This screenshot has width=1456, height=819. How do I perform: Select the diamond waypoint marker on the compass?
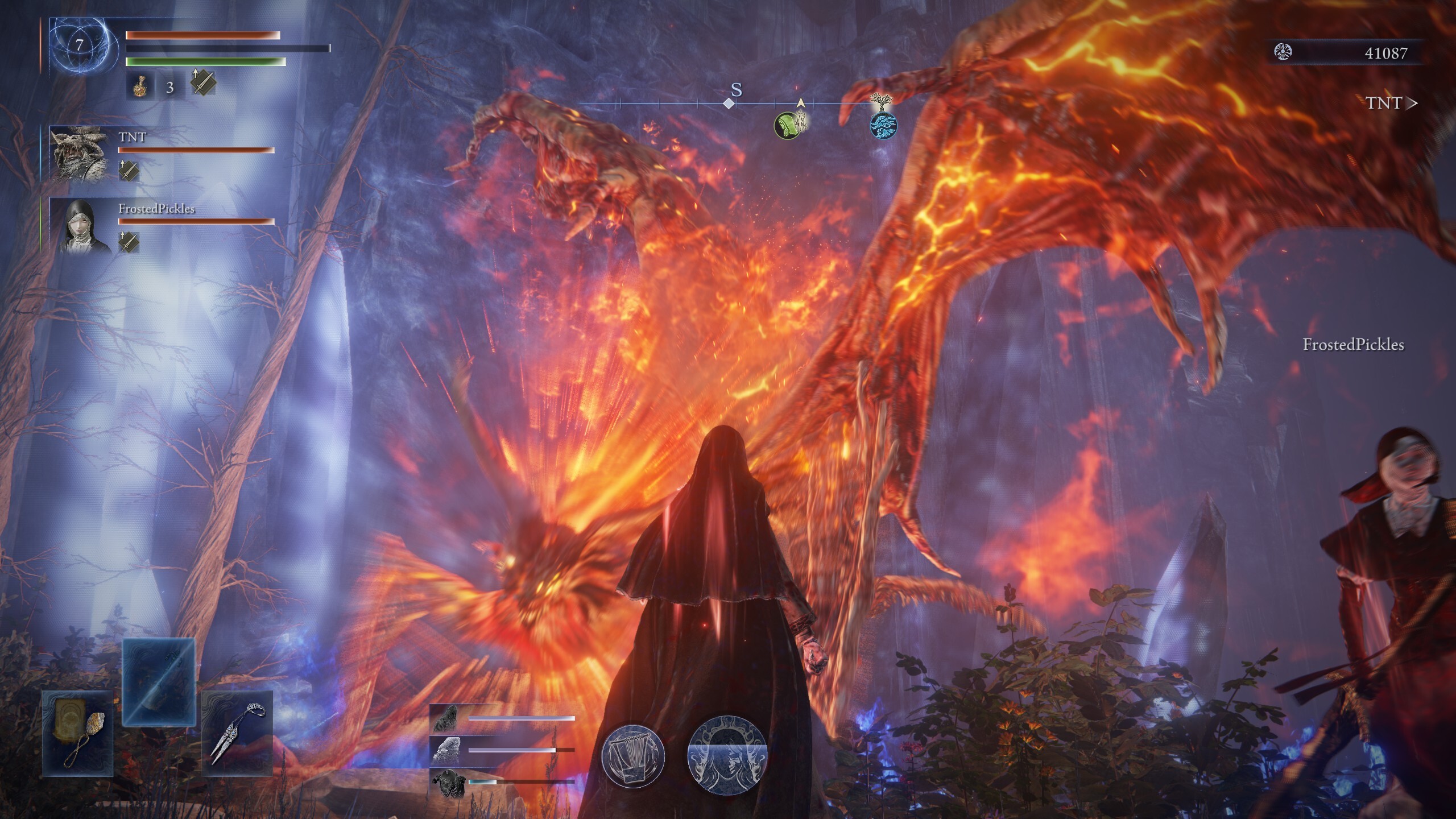click(x=730, y=104)
